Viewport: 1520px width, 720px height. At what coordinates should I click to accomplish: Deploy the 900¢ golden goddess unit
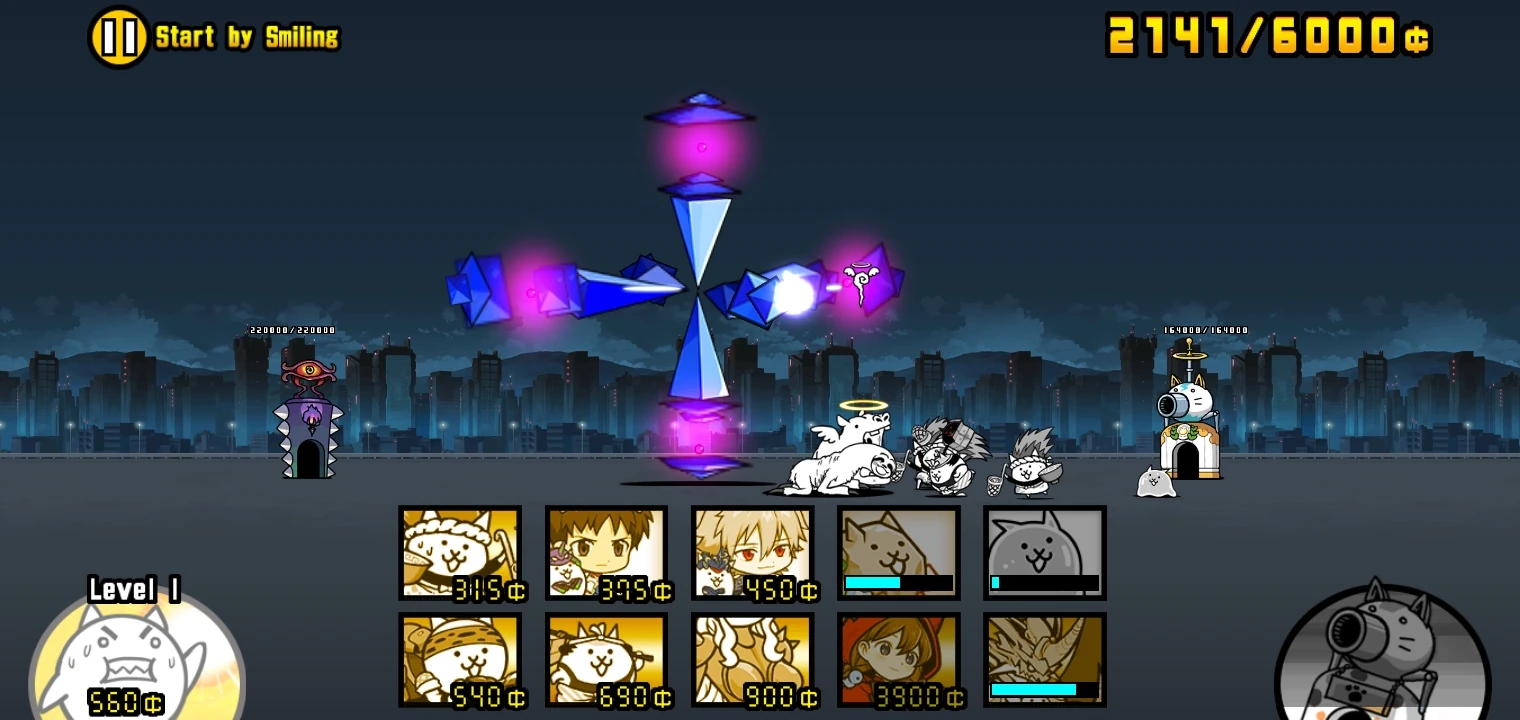point(752,657)
